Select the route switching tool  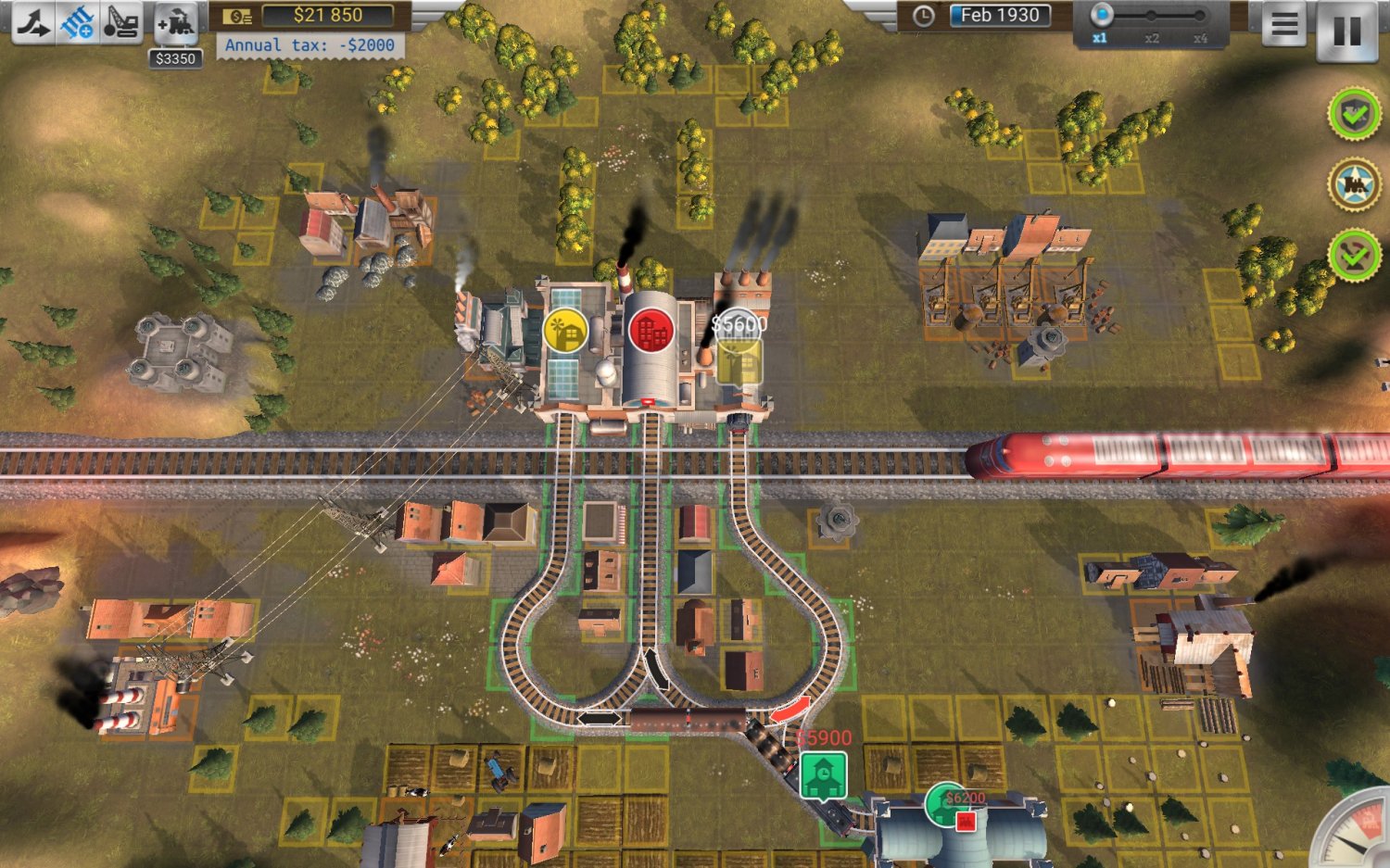33,21
